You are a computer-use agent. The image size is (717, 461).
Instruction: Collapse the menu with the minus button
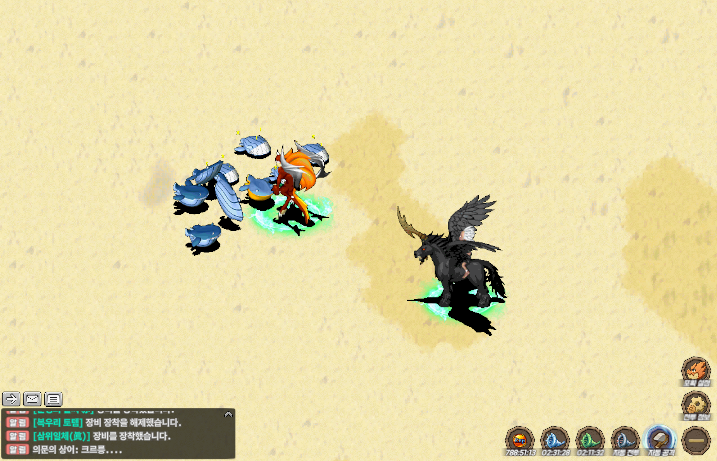[x=695, y=438]
